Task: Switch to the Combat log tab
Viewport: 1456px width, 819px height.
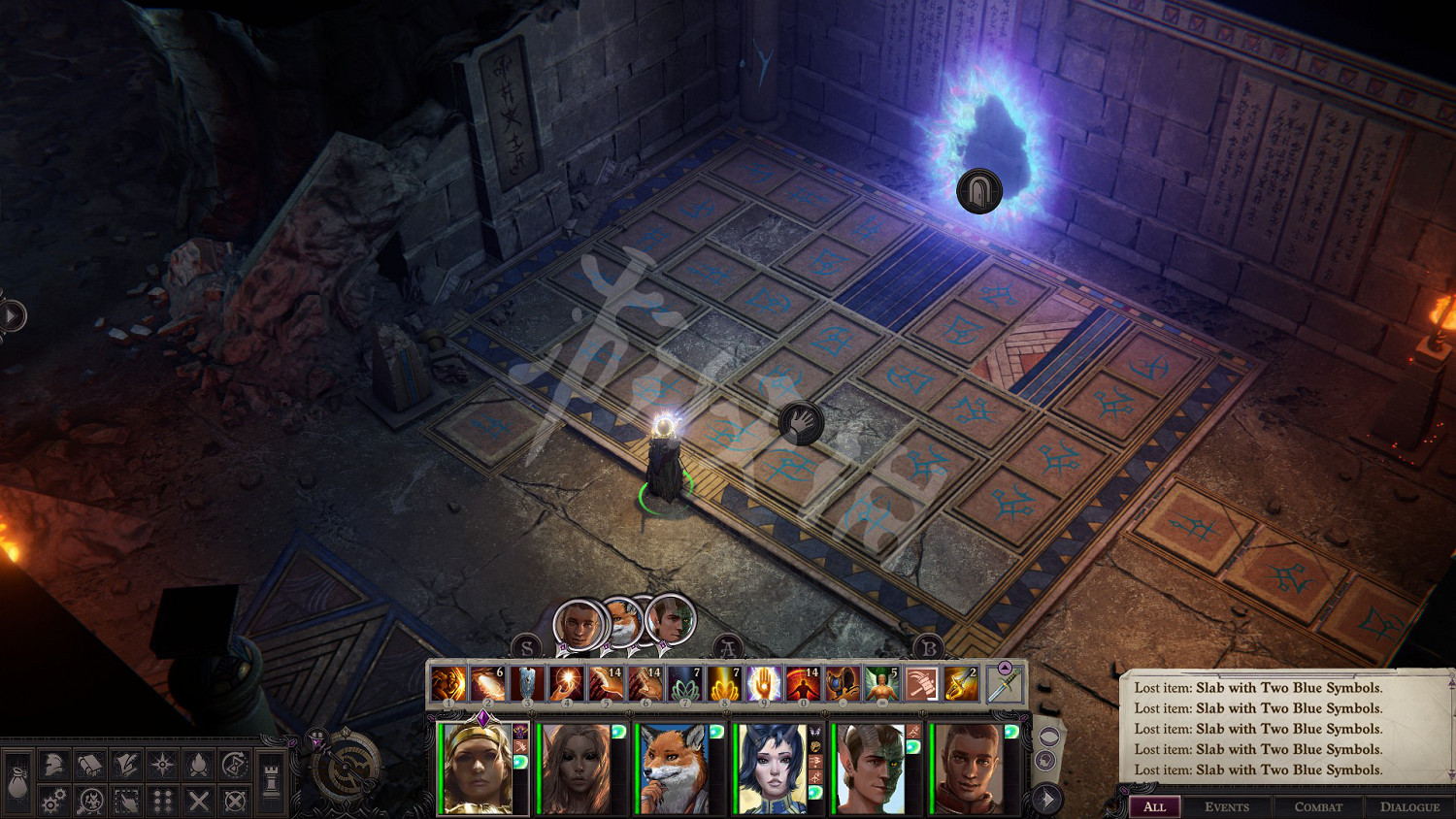Action: (x=1318, y=806)
